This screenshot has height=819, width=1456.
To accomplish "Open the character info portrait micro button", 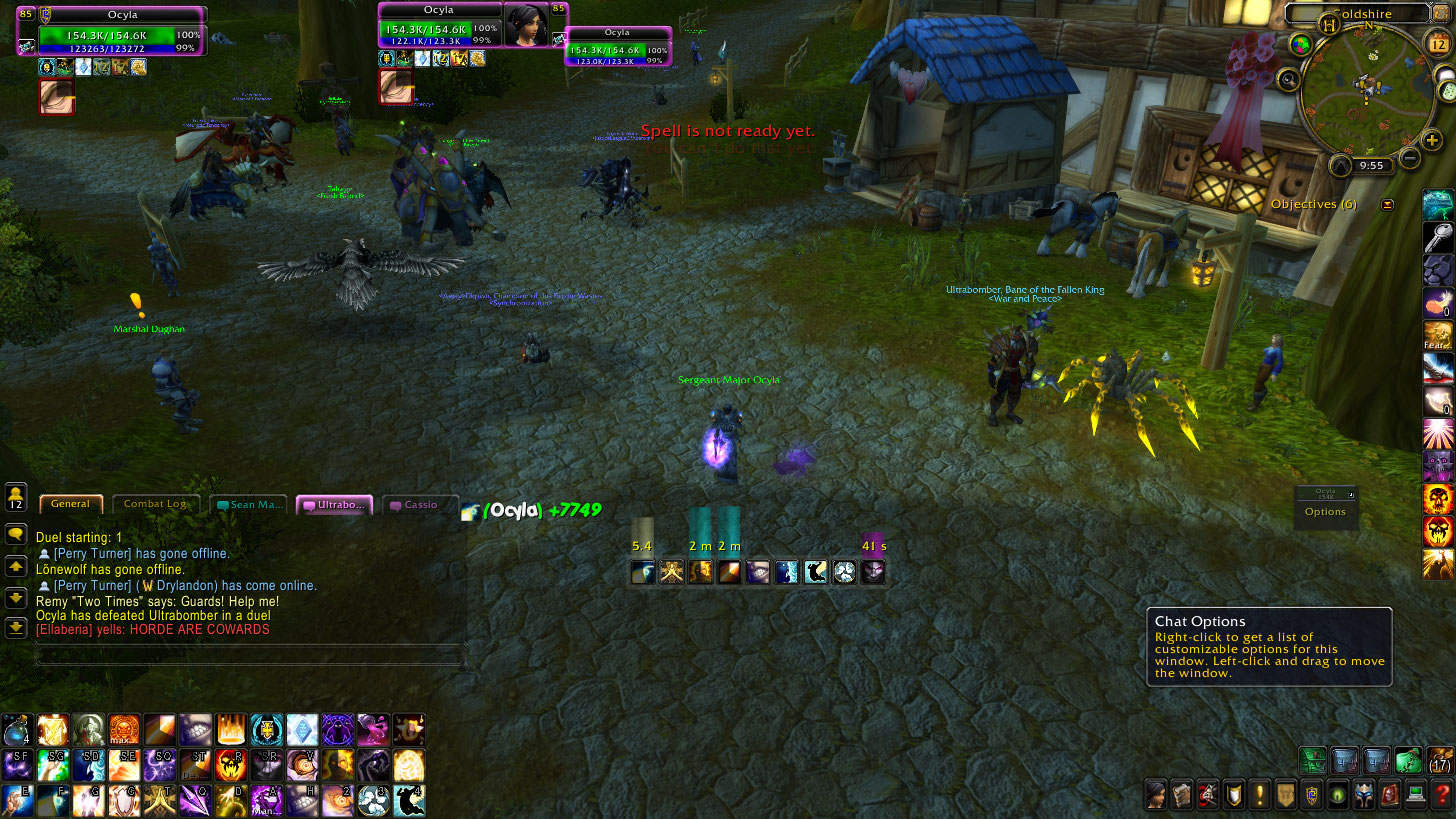I will (1156, 796).
